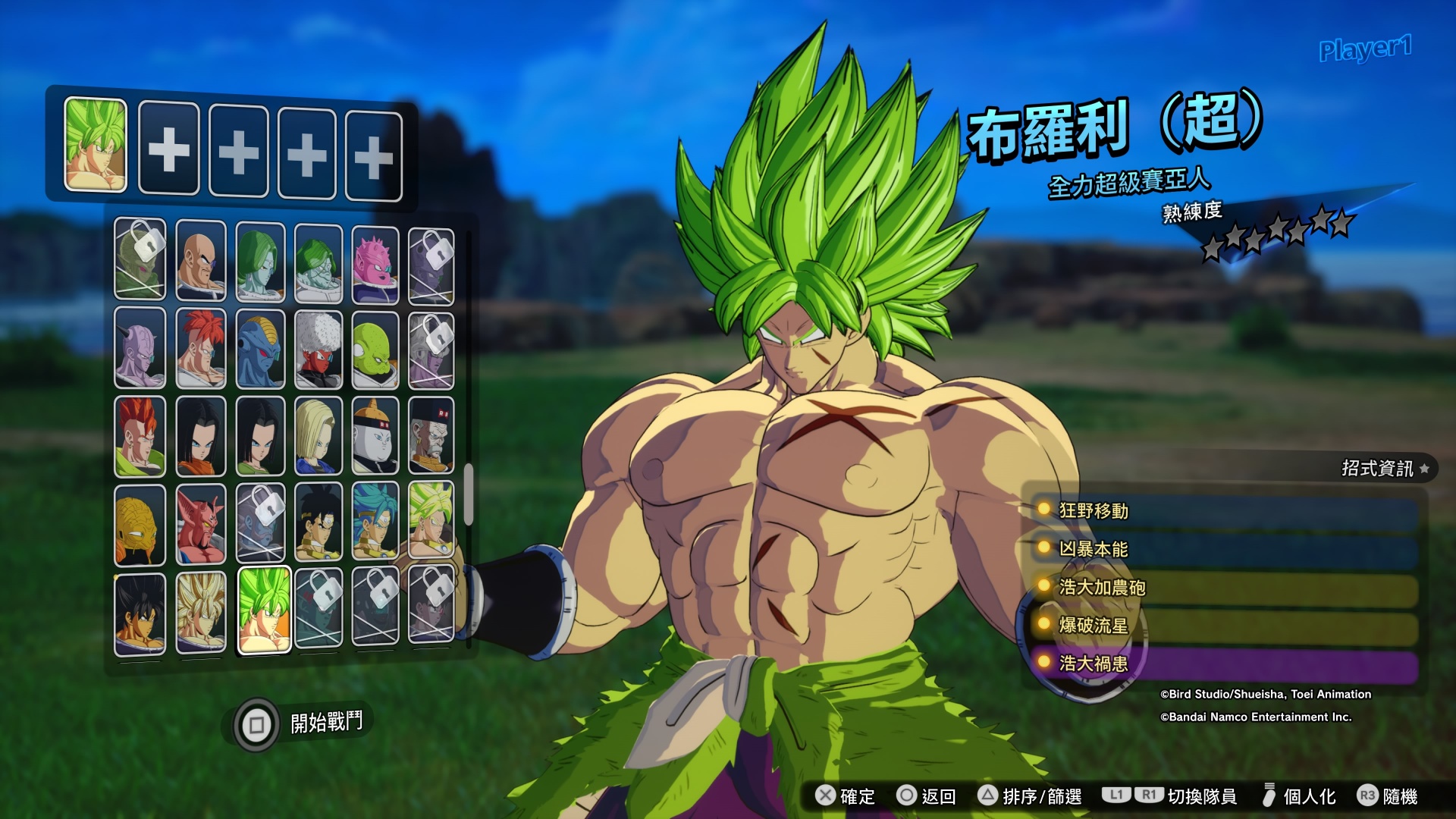
Task: Pick the teal-haired Zarbon portrait
Action: (260, 262)
